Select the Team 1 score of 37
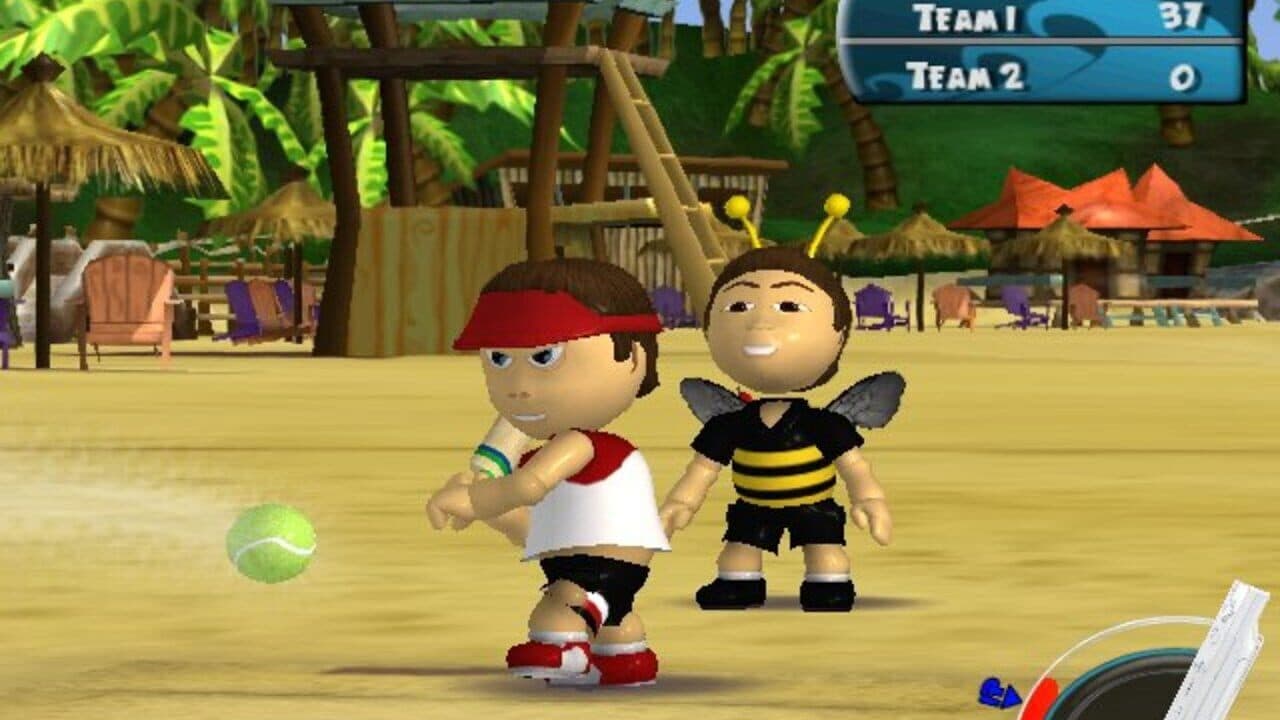The image size is (1280, 720). (x=1183, y=18)
